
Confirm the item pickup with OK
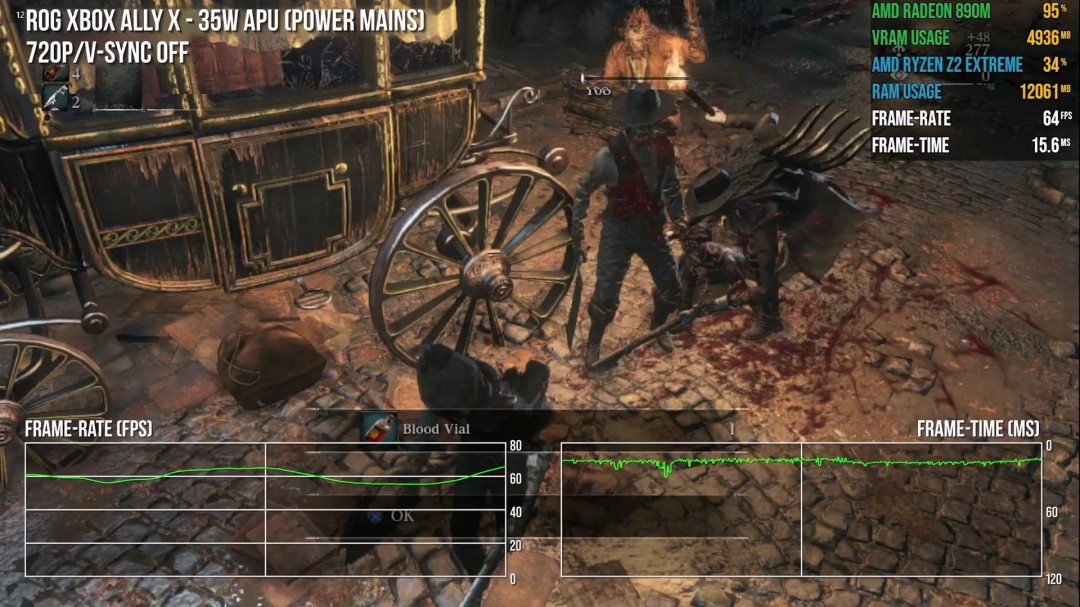401,516
